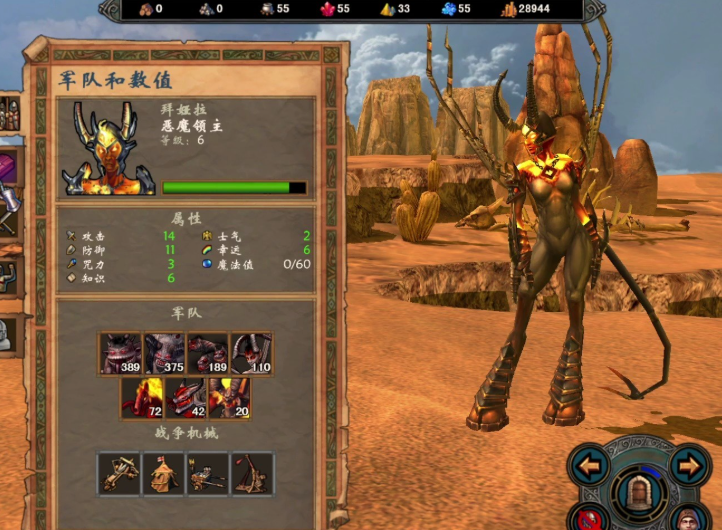Image resolution: width=722 pixels, height=530 pixels.
Task: Select the stack with 375 creatures
Action: (x=164, y=354)
